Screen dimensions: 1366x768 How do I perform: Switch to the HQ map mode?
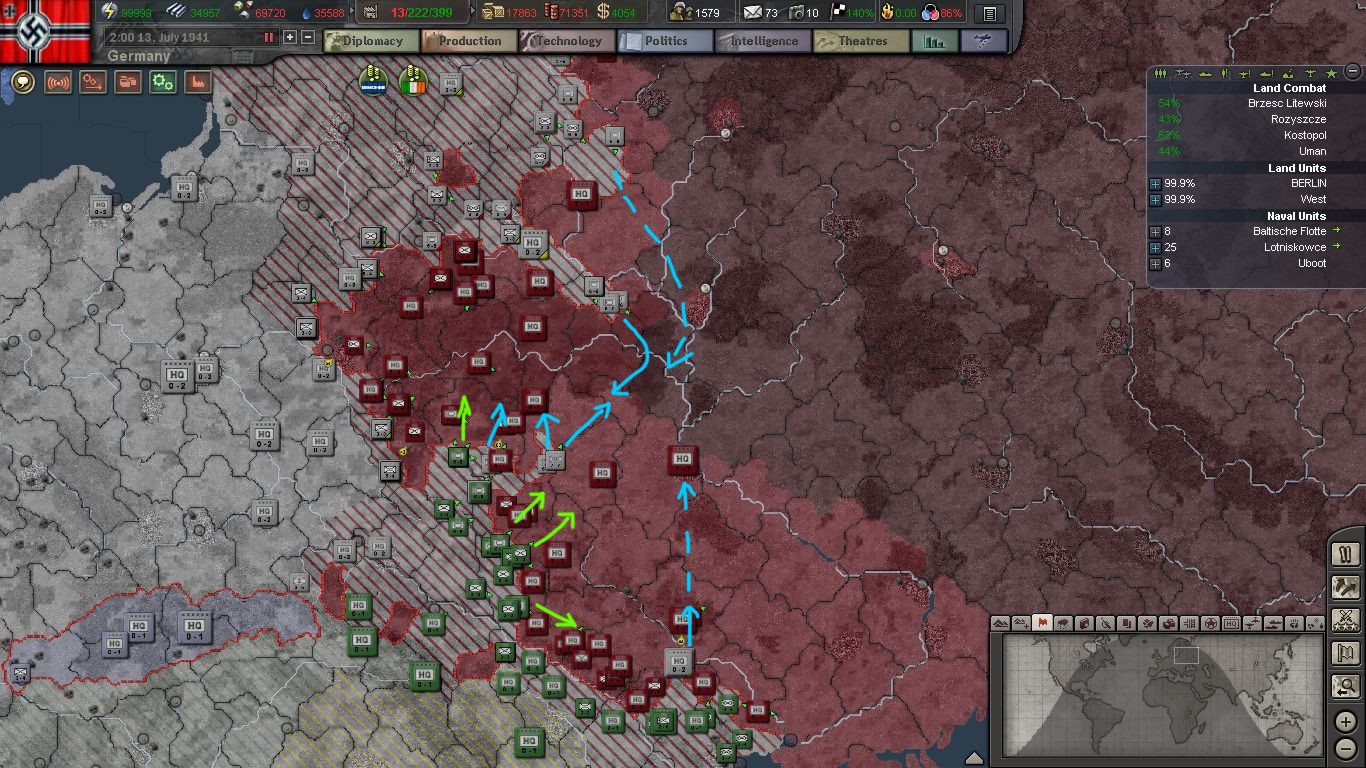1231,623
